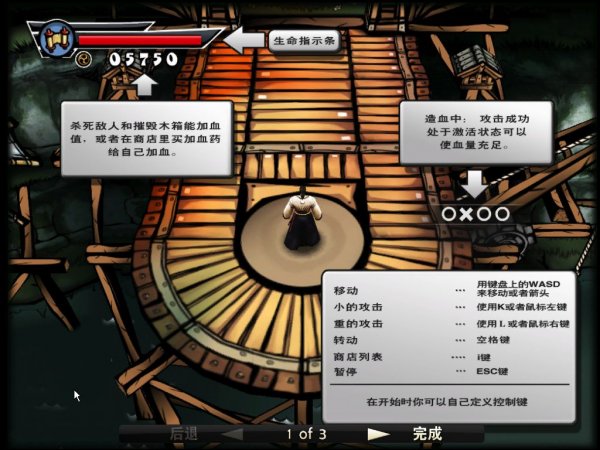Click the previous page left arrow
Viewport: 600px width, 450px height.
[x=232, y=434]
